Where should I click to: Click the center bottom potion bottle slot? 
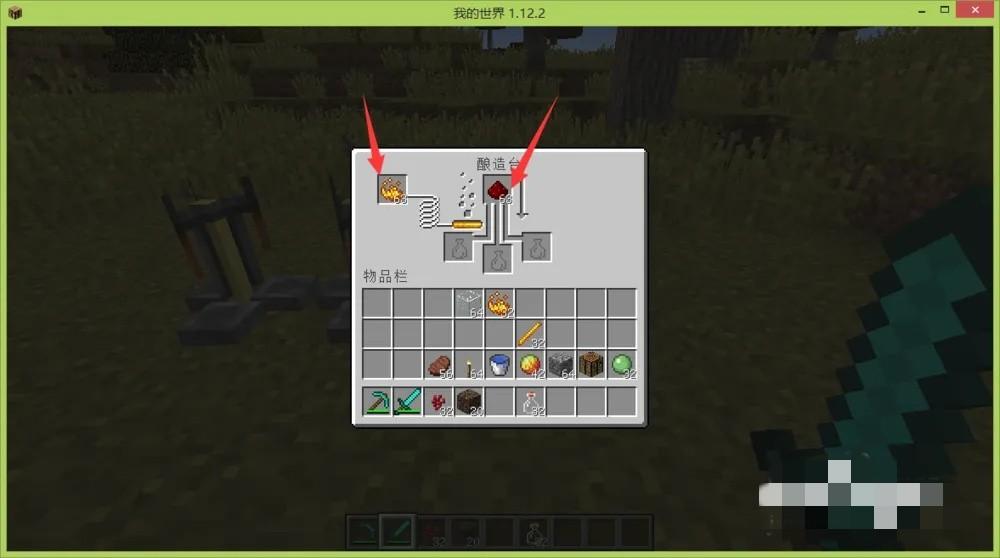[498, 260]
